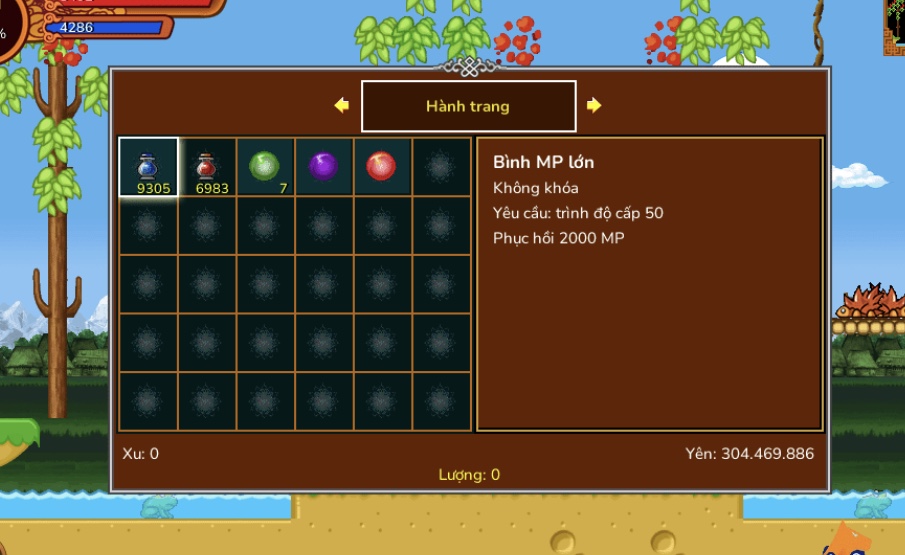Click the red orb item slot
The height and width of the screenshot is (555, 905).
point(381,167)
